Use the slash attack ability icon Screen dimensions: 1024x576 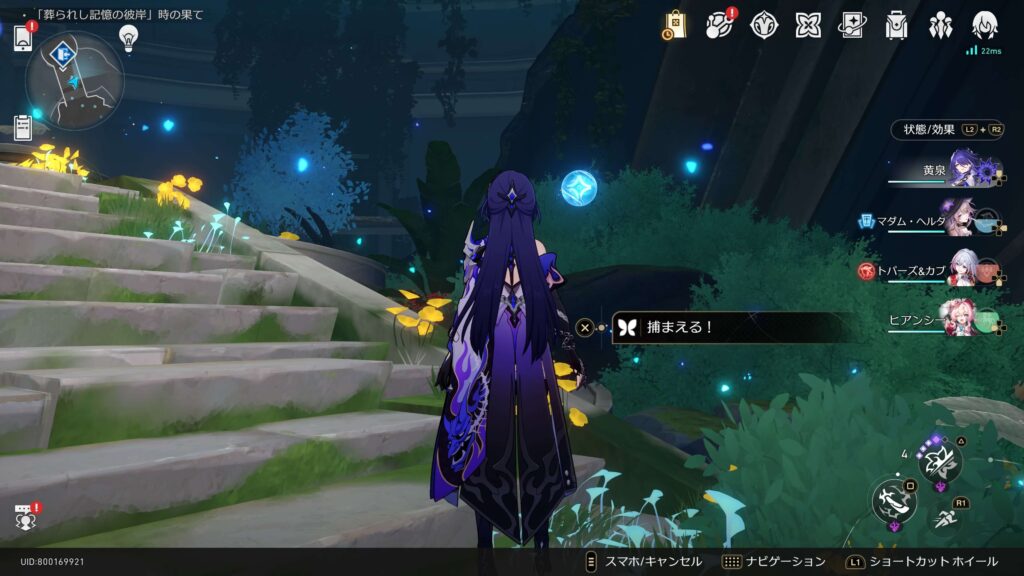[x=893, y=502]
